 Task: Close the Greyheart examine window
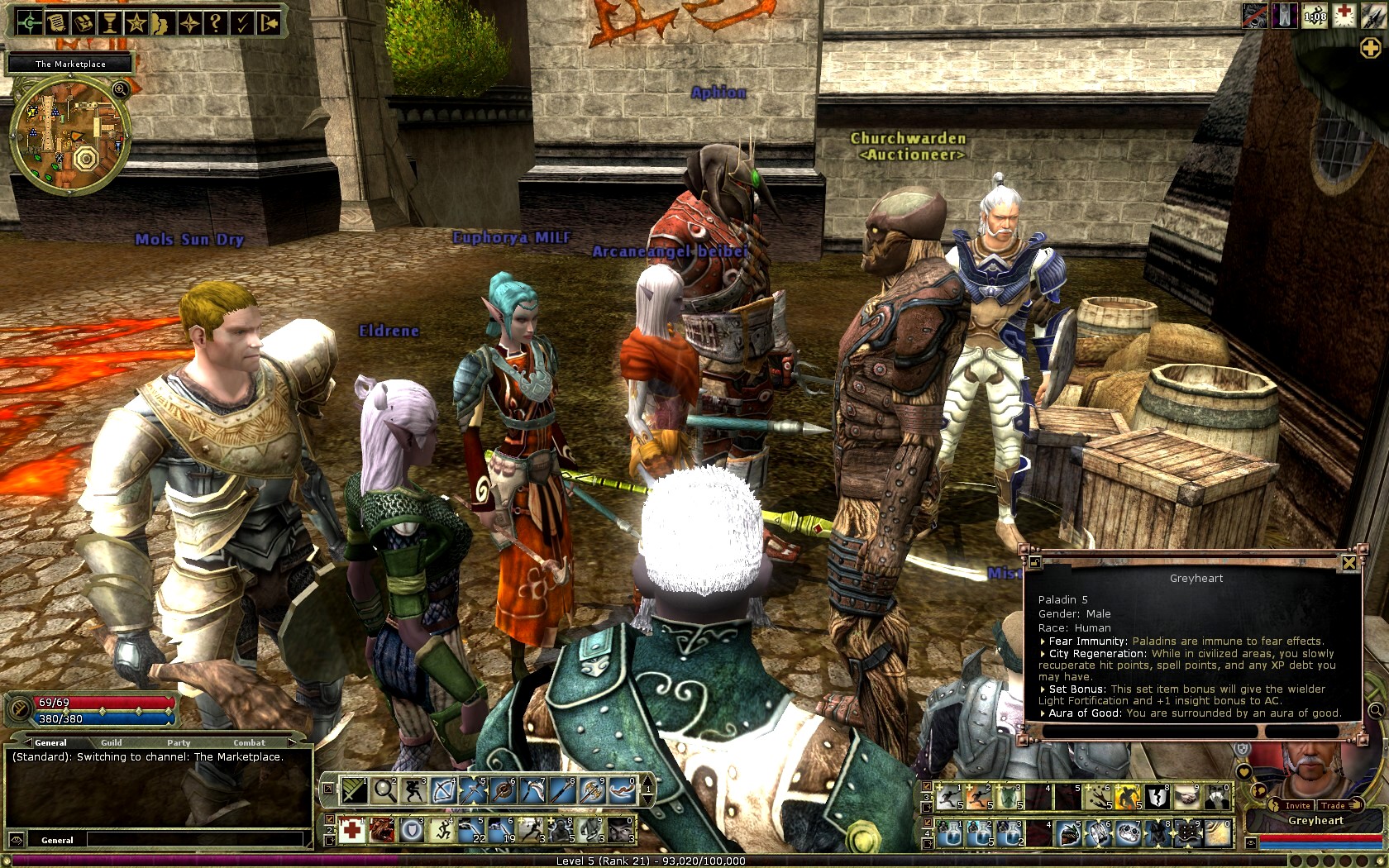pyautogui.click(x=1348, y=563)
